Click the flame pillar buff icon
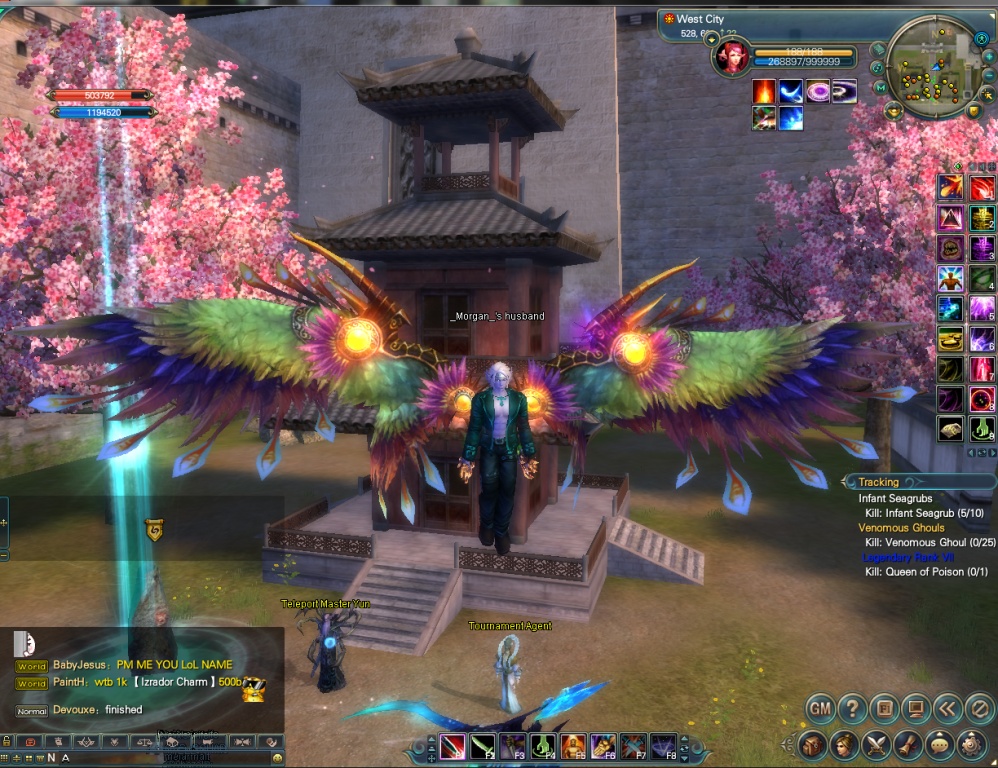The height and width of the screenshot is (768, 998). pyautogui.click(x=765, y=92)
